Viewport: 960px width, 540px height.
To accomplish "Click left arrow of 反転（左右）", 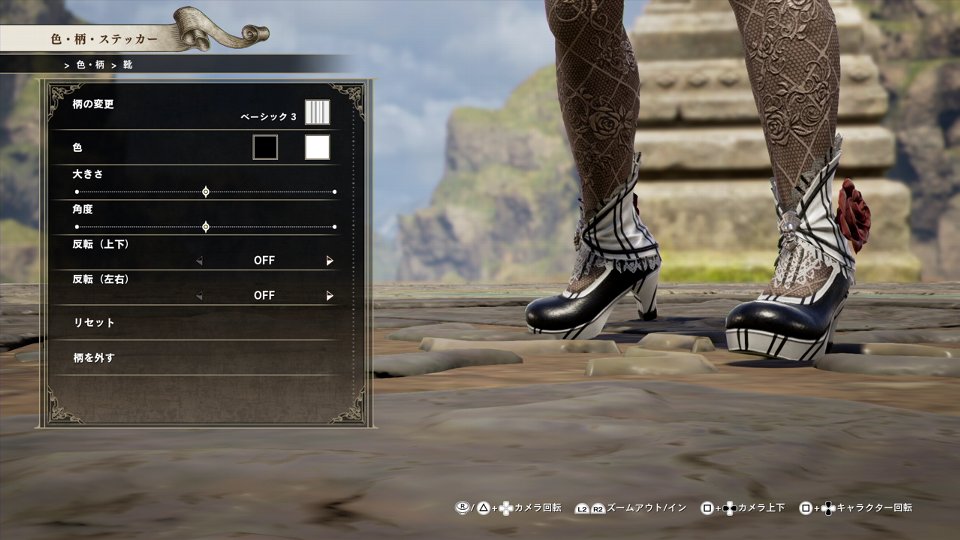I will pyautogui.click(x=199, y=296).
